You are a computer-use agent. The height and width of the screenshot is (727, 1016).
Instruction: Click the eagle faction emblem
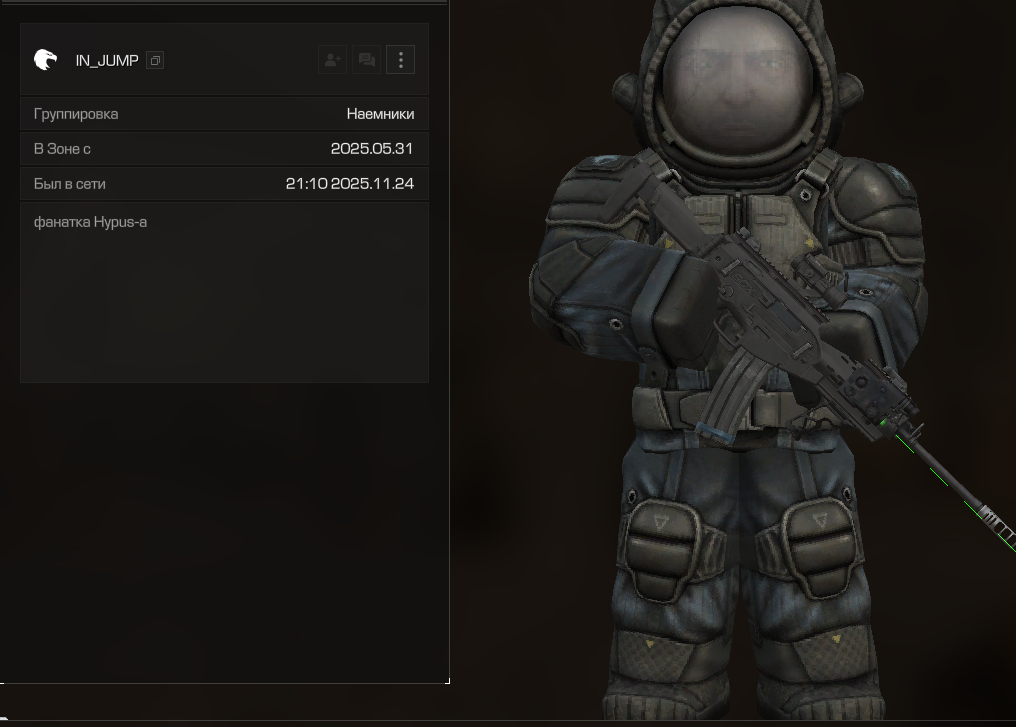pos(45,60)
